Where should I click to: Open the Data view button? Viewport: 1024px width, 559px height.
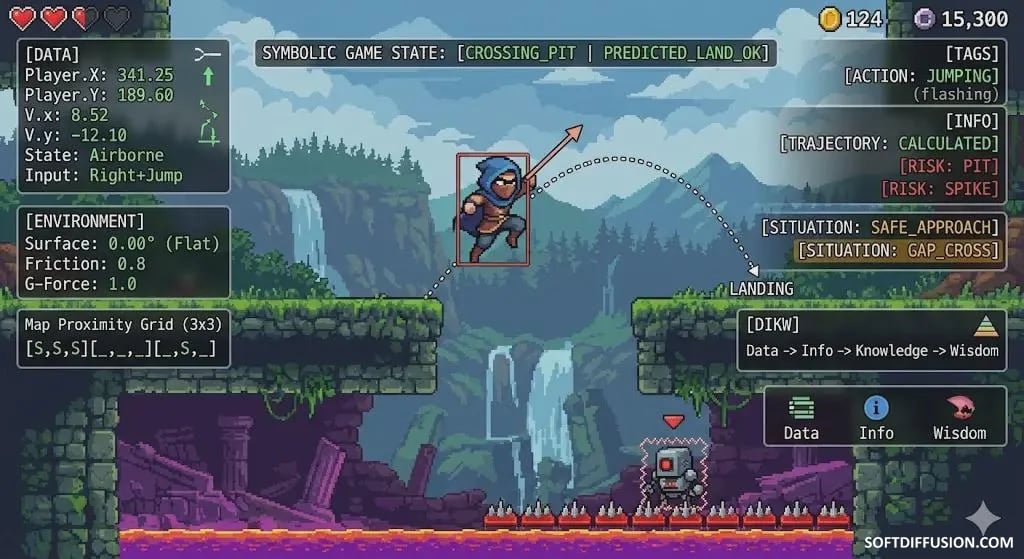coord(801,417)
